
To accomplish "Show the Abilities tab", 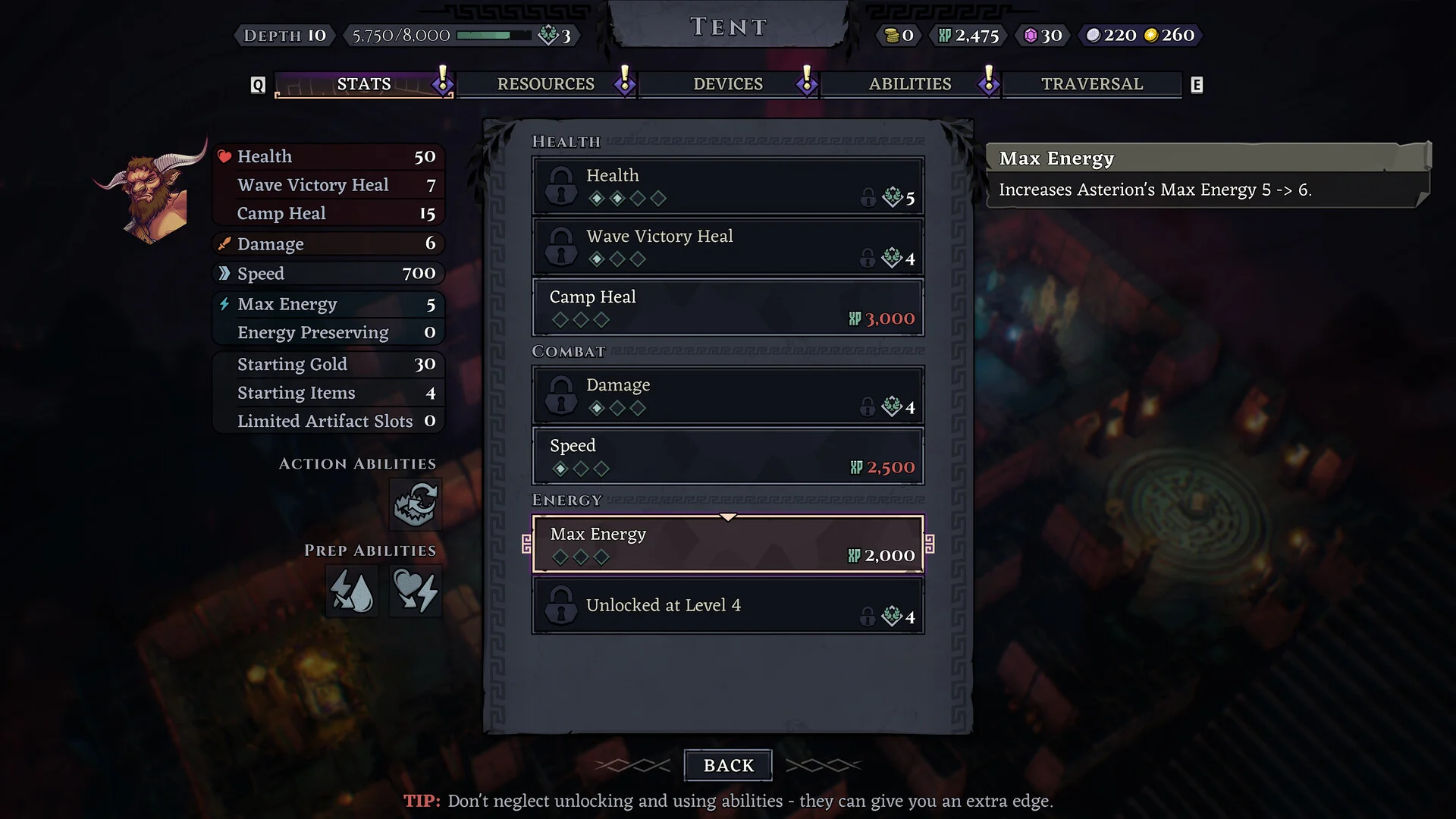I will [x=909, y=84].
